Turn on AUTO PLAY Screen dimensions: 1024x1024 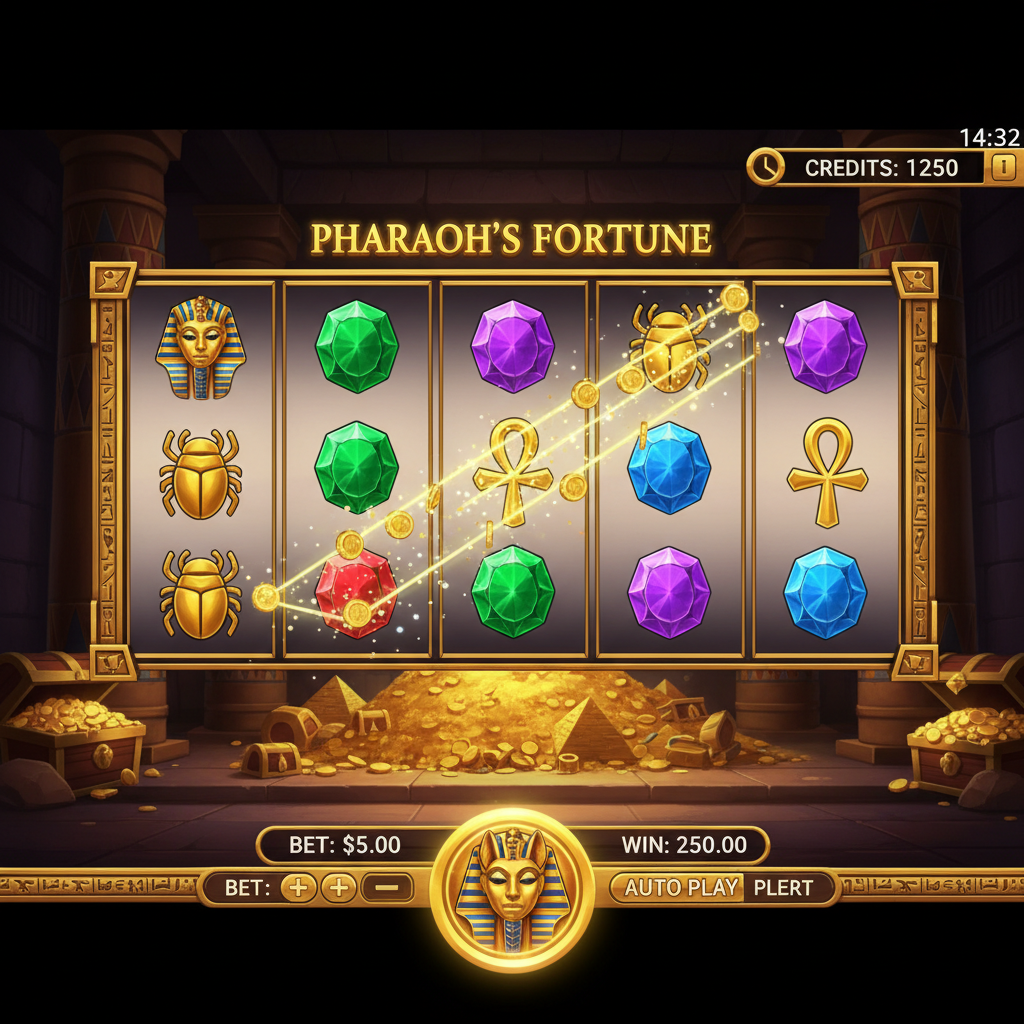point(681,887)
